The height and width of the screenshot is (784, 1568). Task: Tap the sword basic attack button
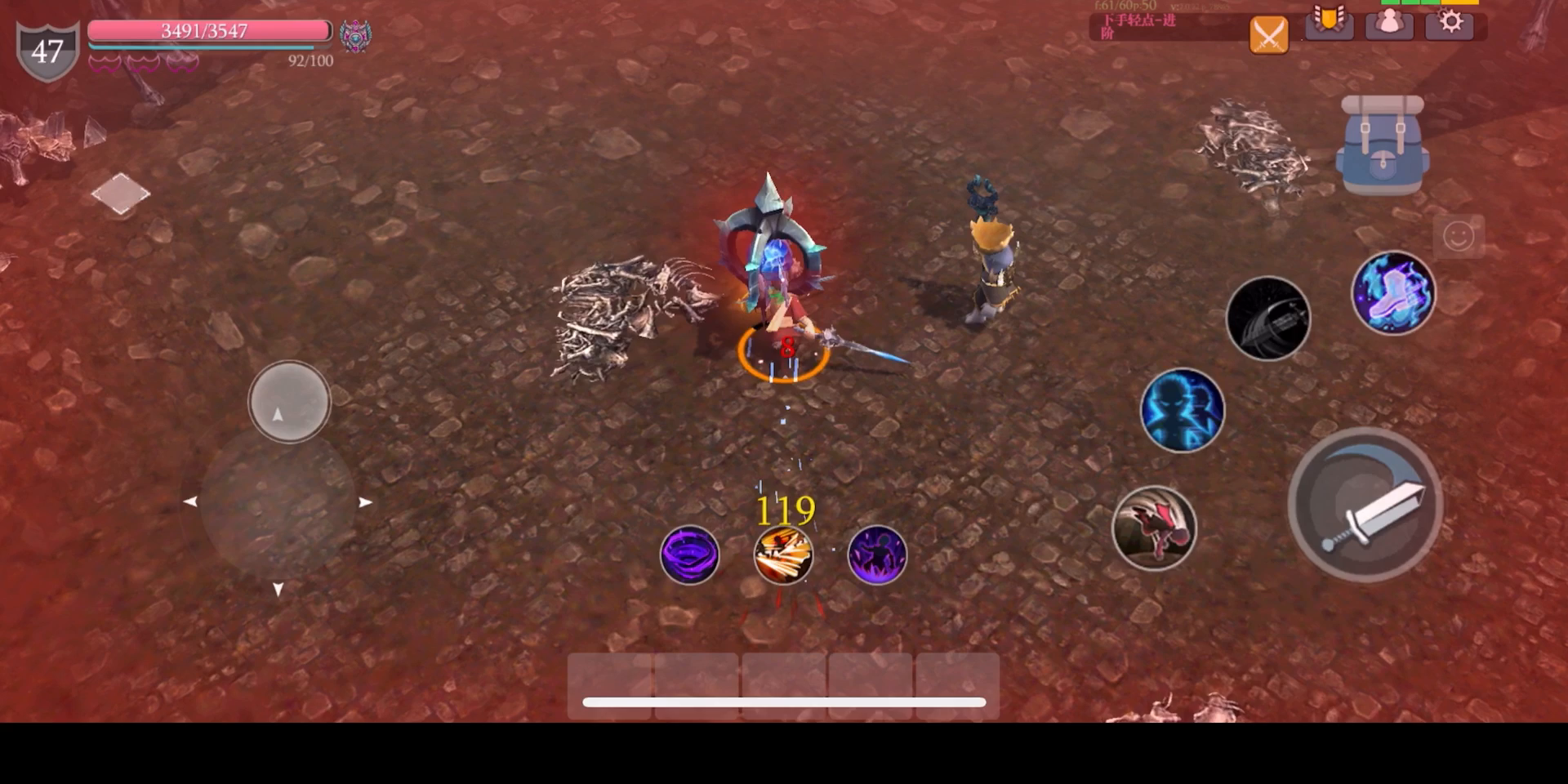click(1365, 505)
